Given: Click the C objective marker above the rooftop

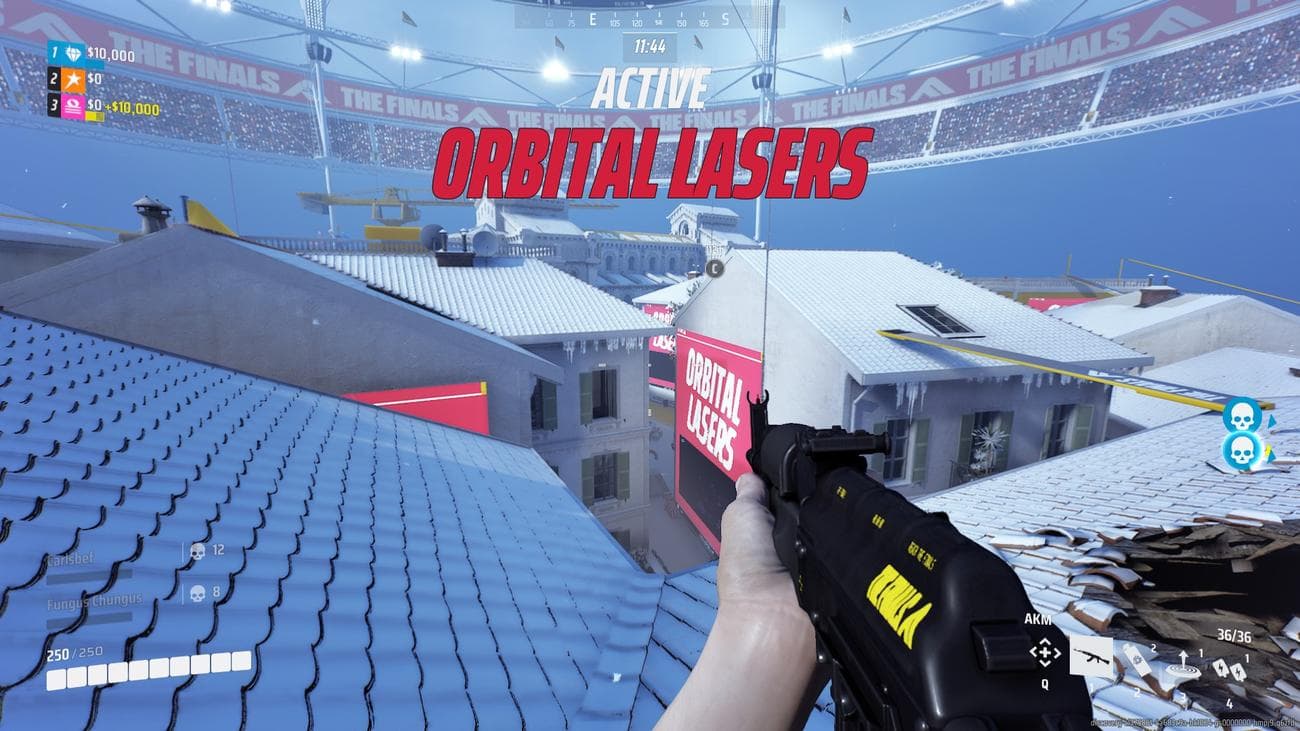Looking at the screenshot, I should coord(715,267).
